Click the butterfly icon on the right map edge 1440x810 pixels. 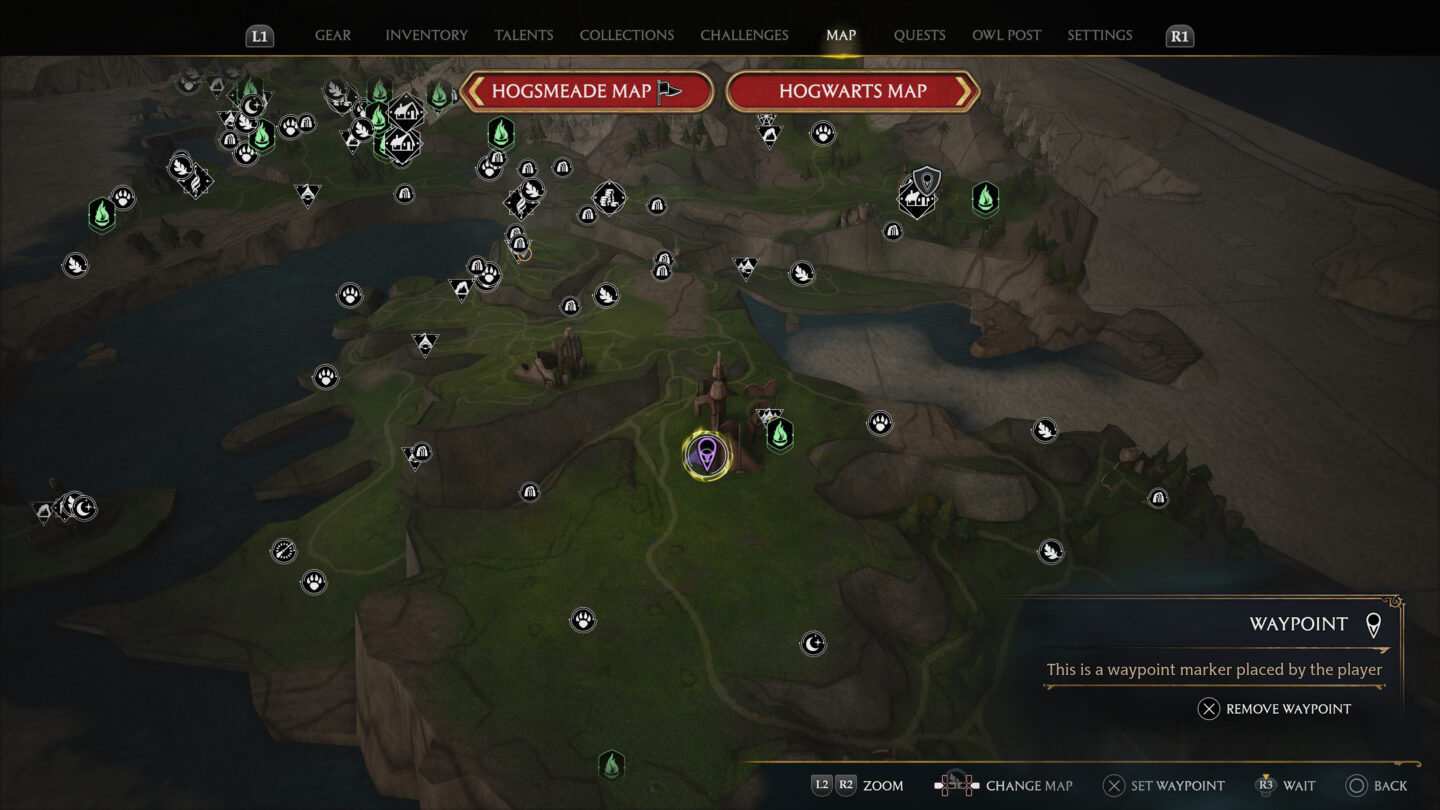pyautogui.click(x=1043, y=430)
